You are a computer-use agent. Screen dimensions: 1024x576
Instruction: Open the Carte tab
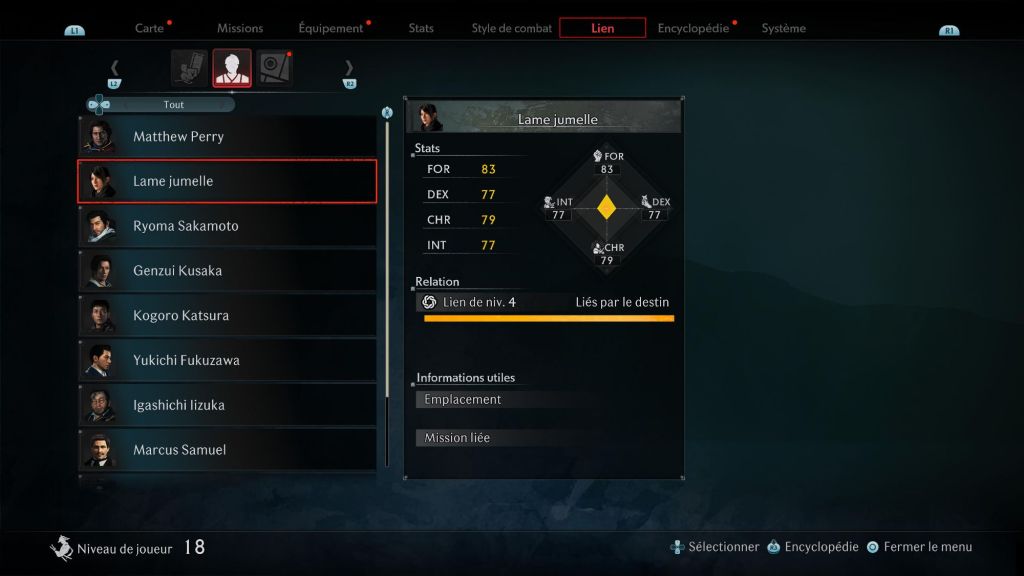click(x=149, y=28)
